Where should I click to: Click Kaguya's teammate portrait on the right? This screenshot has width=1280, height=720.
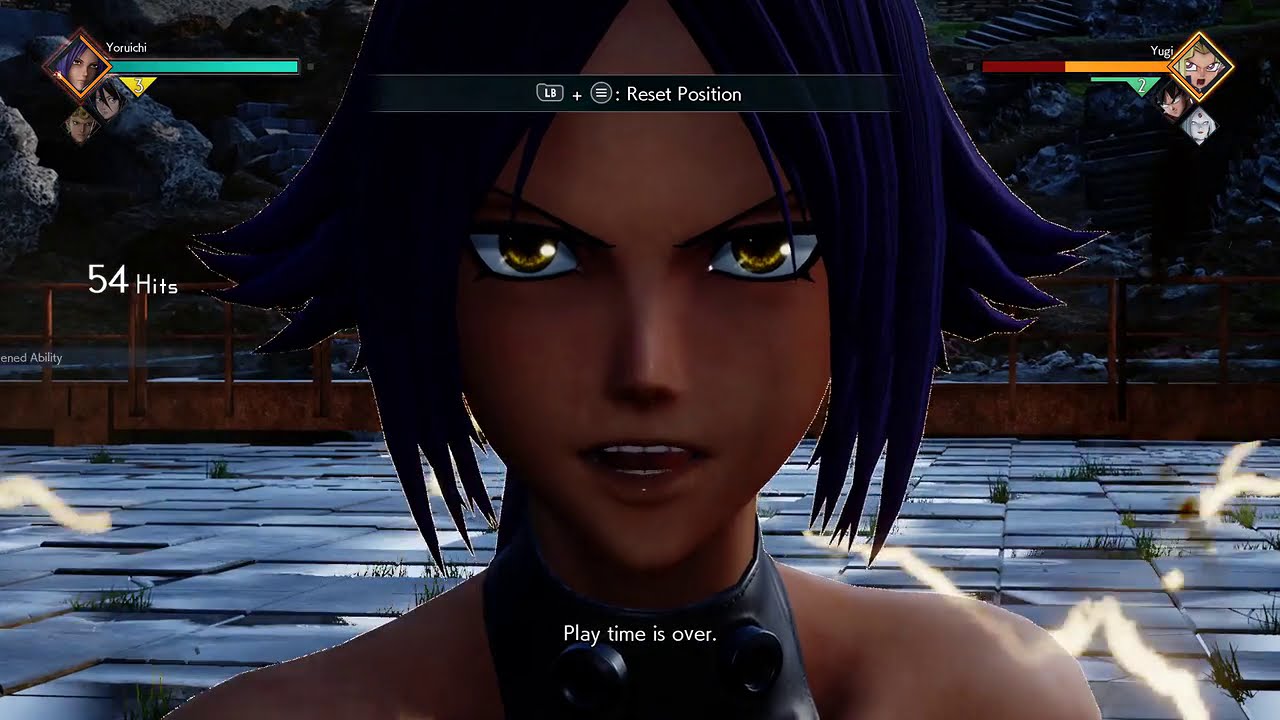1200,128
